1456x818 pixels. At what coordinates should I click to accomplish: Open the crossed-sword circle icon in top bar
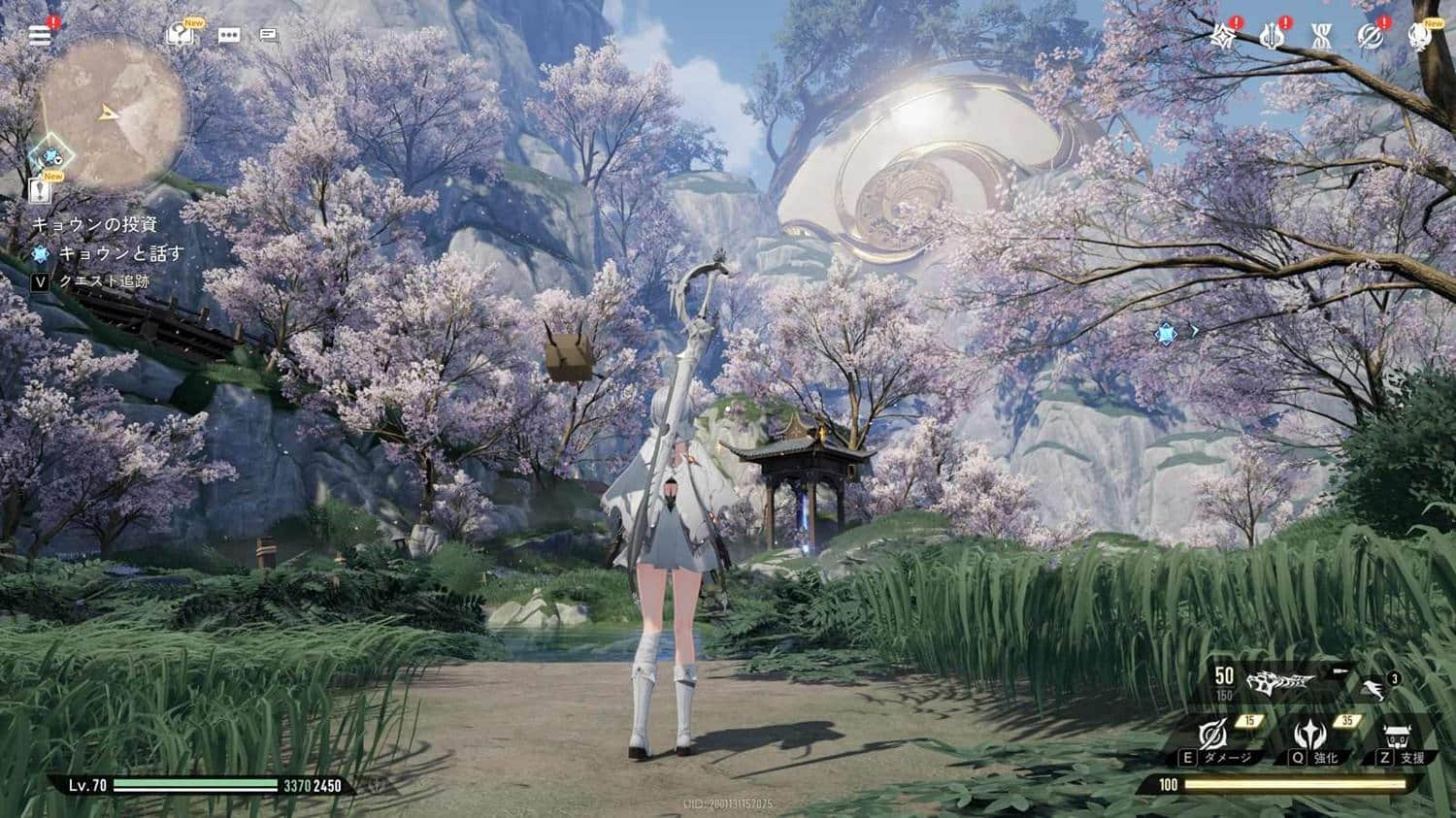coord(1371,37)
